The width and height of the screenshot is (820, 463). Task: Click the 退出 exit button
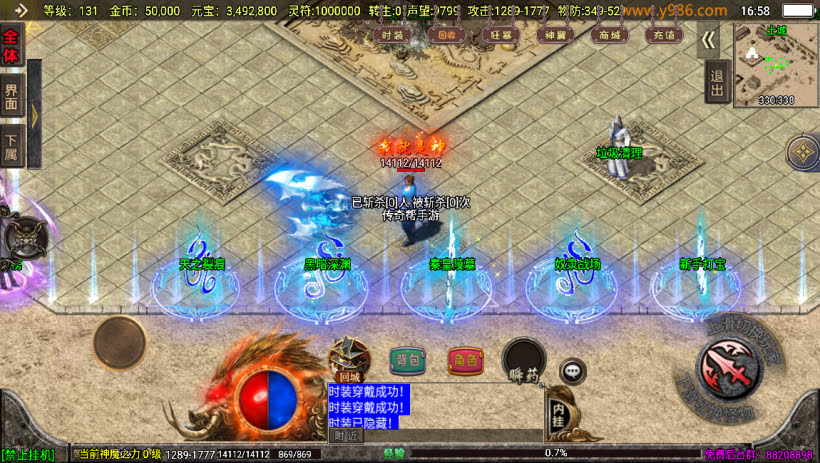pyautogui.click(x=716, y=82)
